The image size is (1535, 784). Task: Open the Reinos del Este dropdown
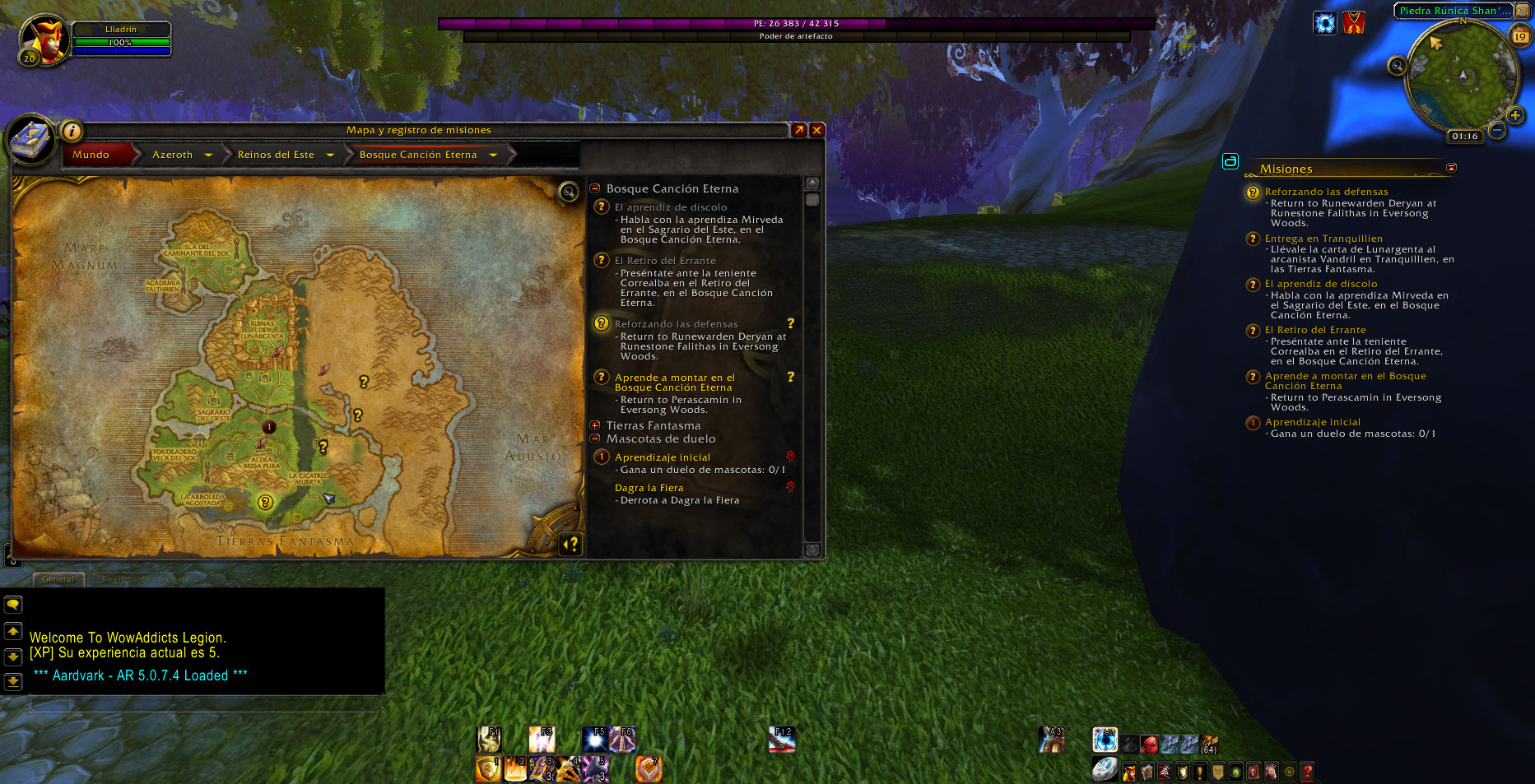pos(330,155)
